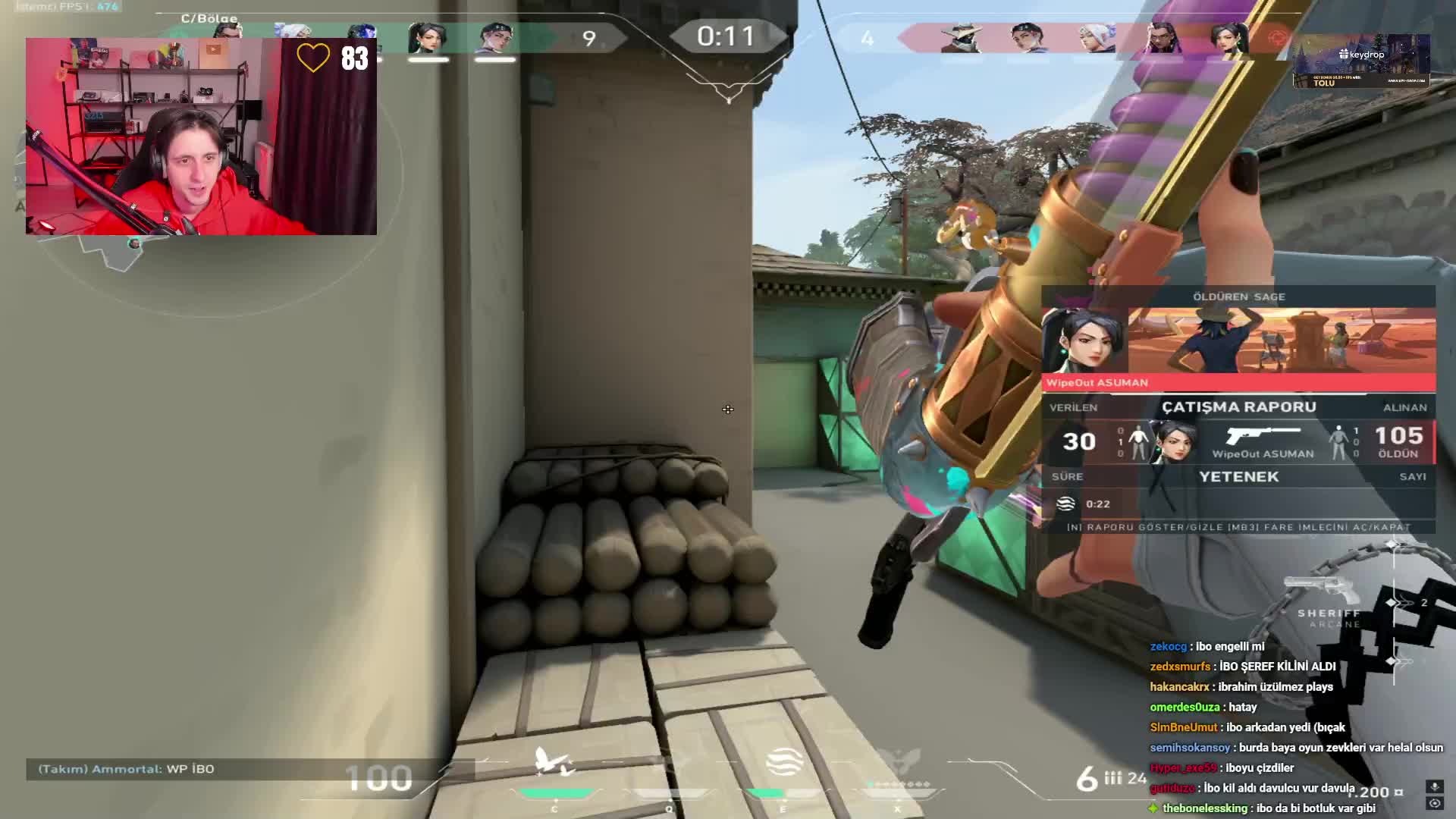Open the keydrop sponsor banner

pyautogui.click(x=1361, y=61)
